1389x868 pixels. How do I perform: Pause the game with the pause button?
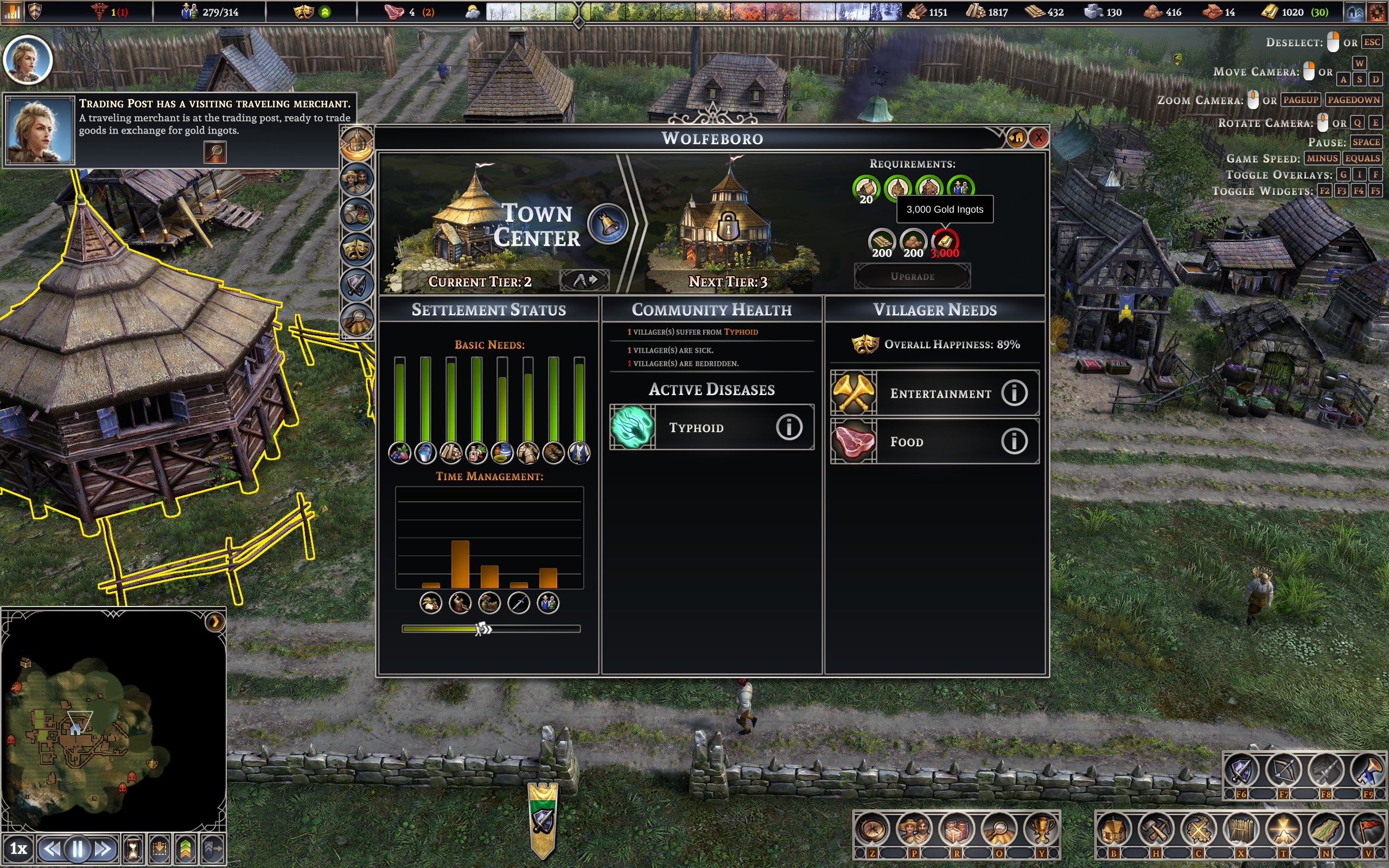(x=78, y=848)
